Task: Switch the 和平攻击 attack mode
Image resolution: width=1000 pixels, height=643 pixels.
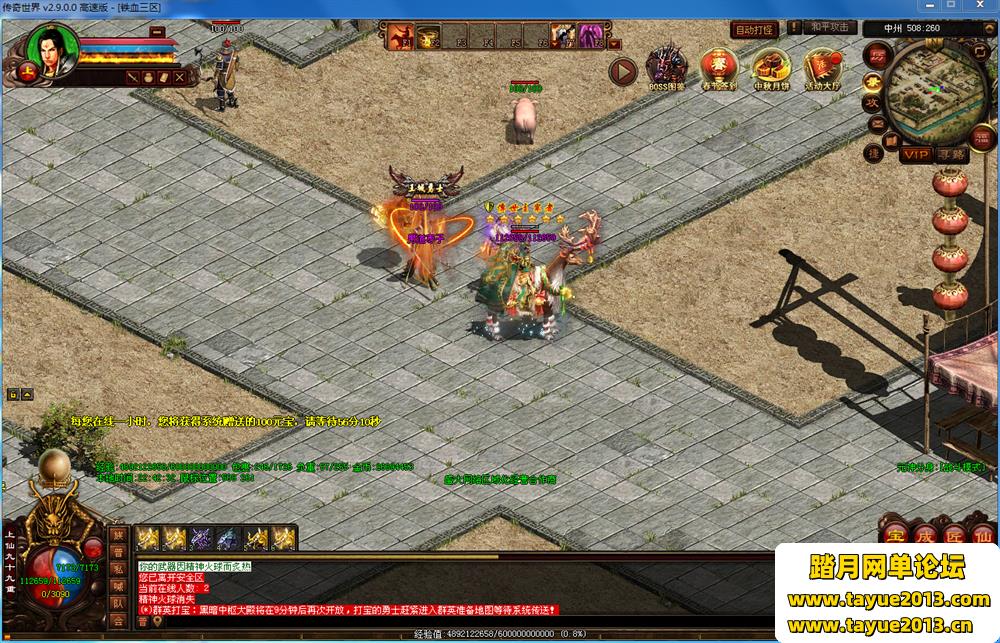Action: coord(830,28)
